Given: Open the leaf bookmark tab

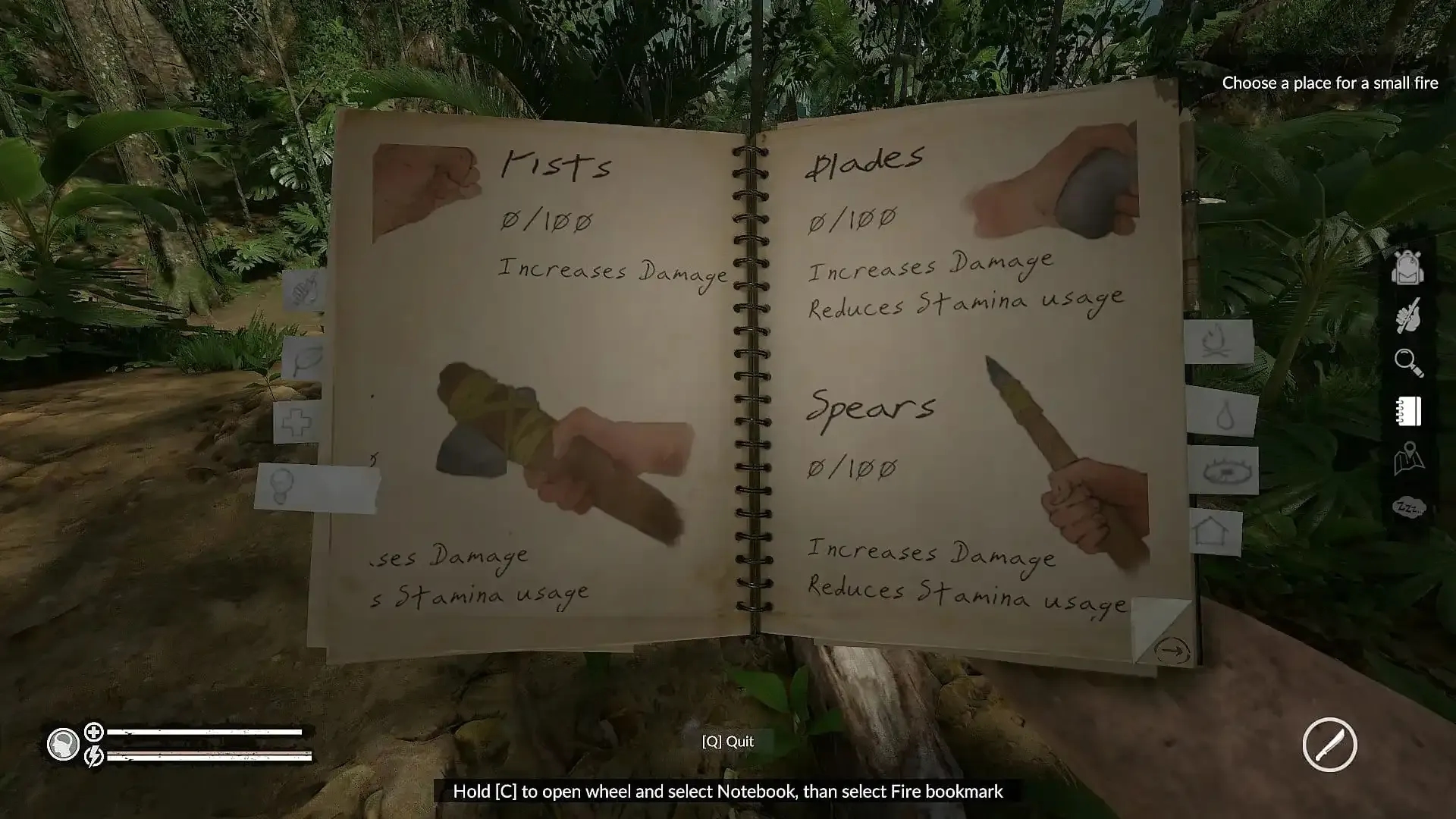Looking at the screenshot, I should [x=303, y=359].
